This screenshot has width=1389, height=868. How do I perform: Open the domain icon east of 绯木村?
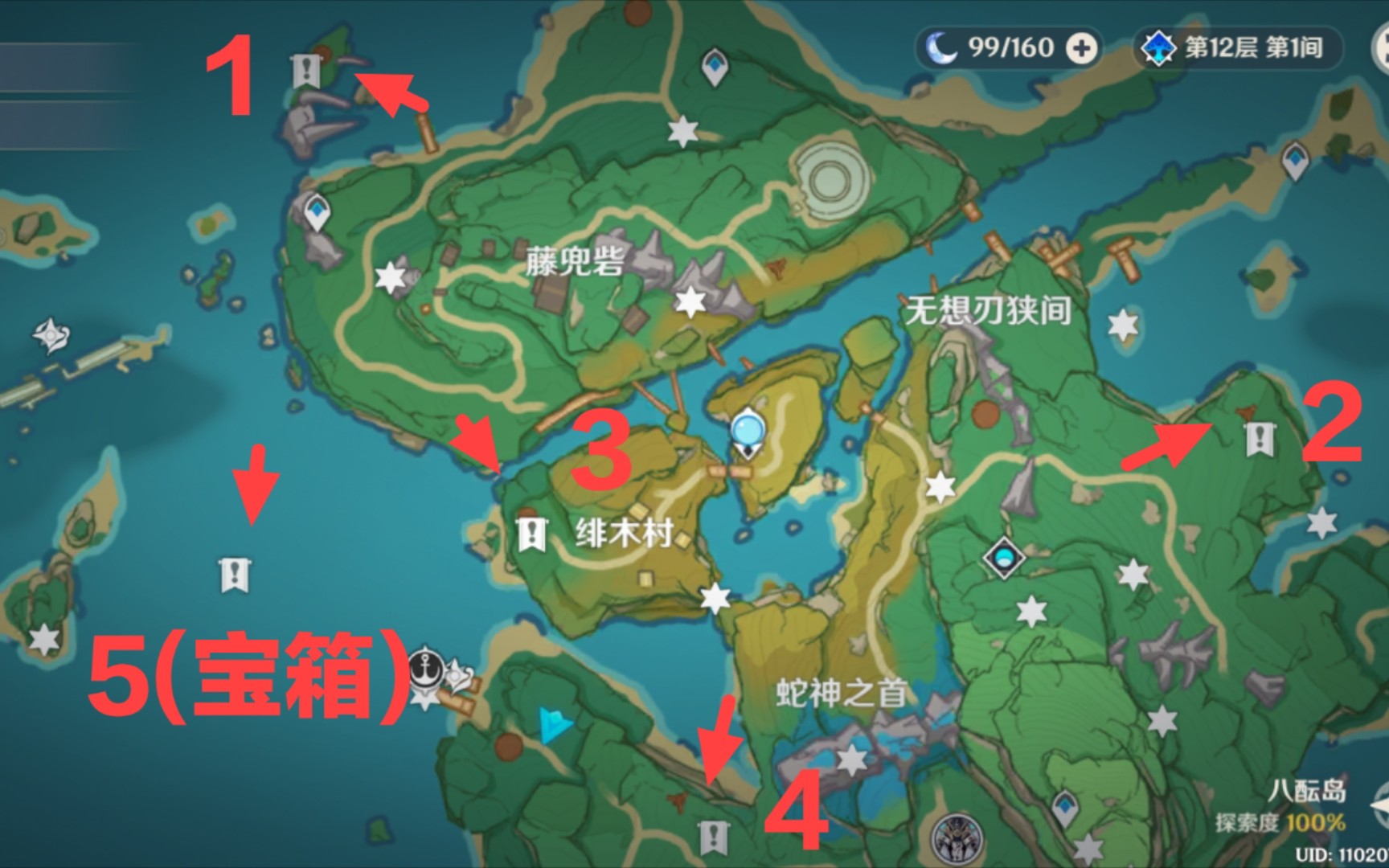[1002, 559]
